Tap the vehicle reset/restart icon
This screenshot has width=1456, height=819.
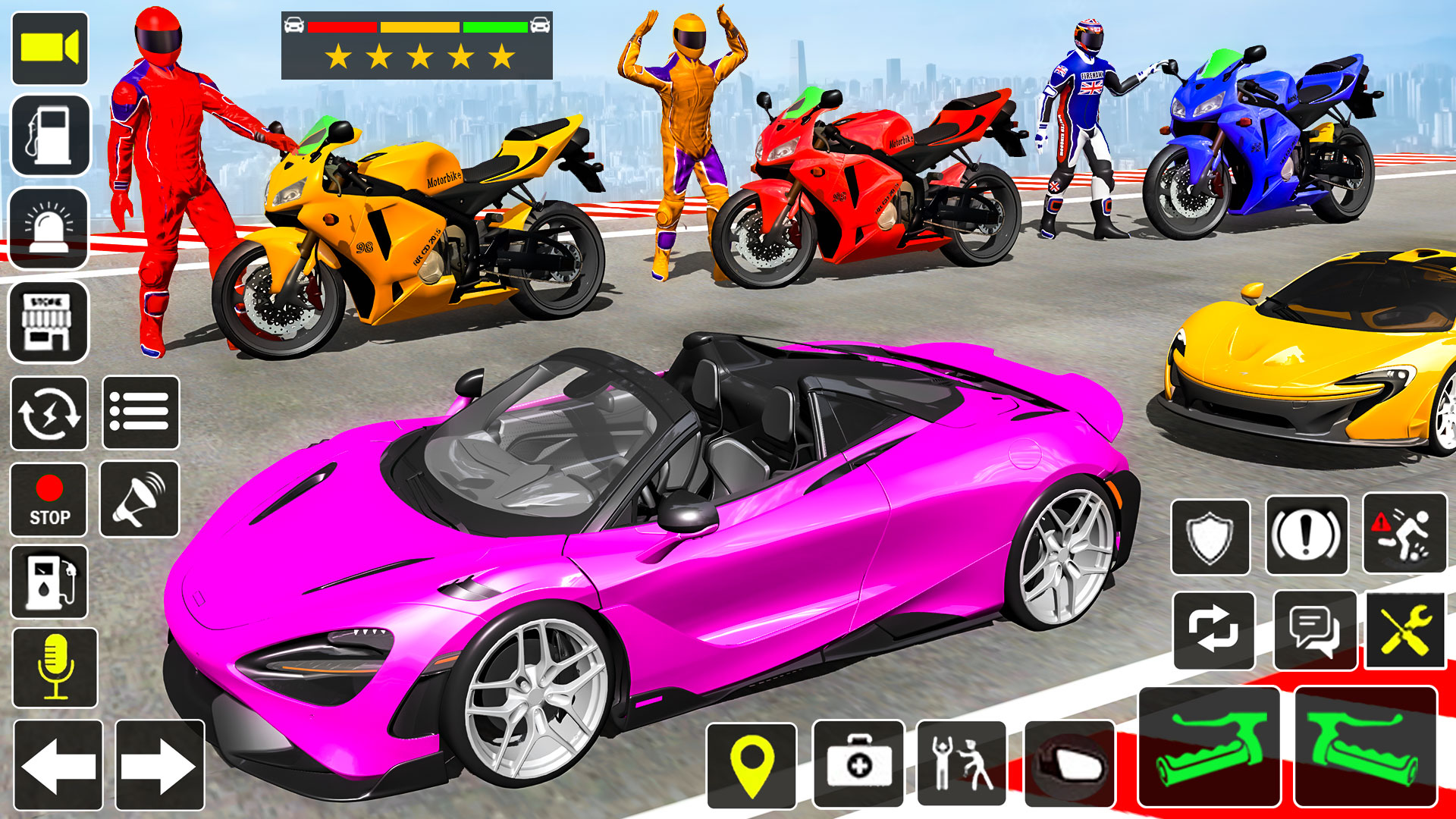[x=49, y=413]
